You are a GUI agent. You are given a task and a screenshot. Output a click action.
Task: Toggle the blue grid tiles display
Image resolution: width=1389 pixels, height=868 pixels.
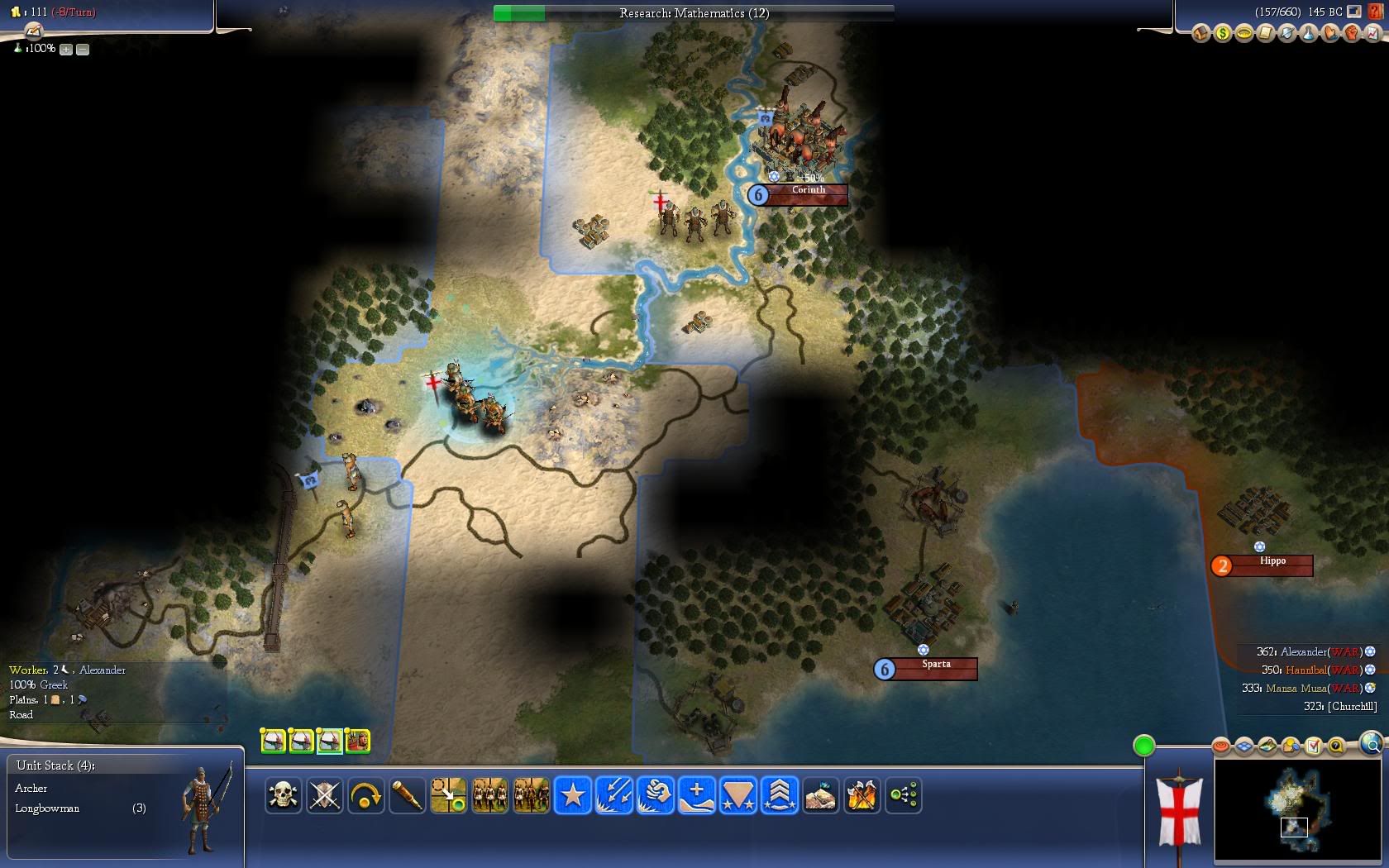pyautogui.click(x=1244, y=746)
